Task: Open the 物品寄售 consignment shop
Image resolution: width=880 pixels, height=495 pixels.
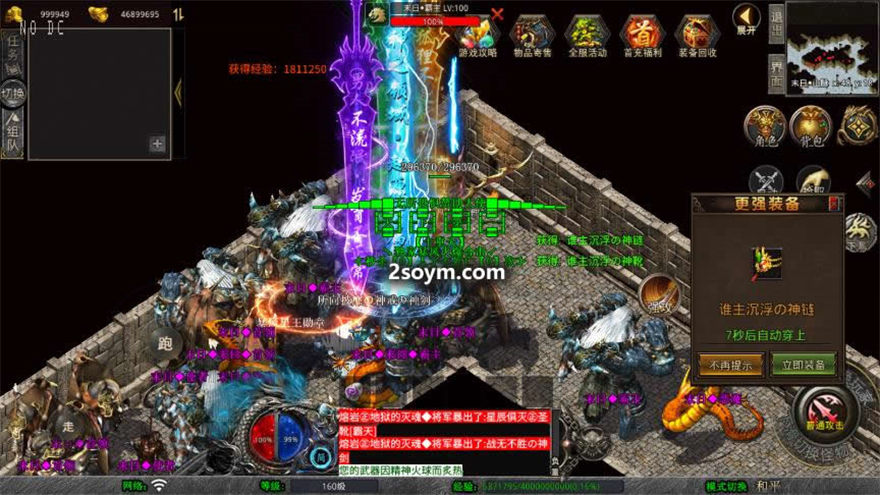Action: (531, 37)
